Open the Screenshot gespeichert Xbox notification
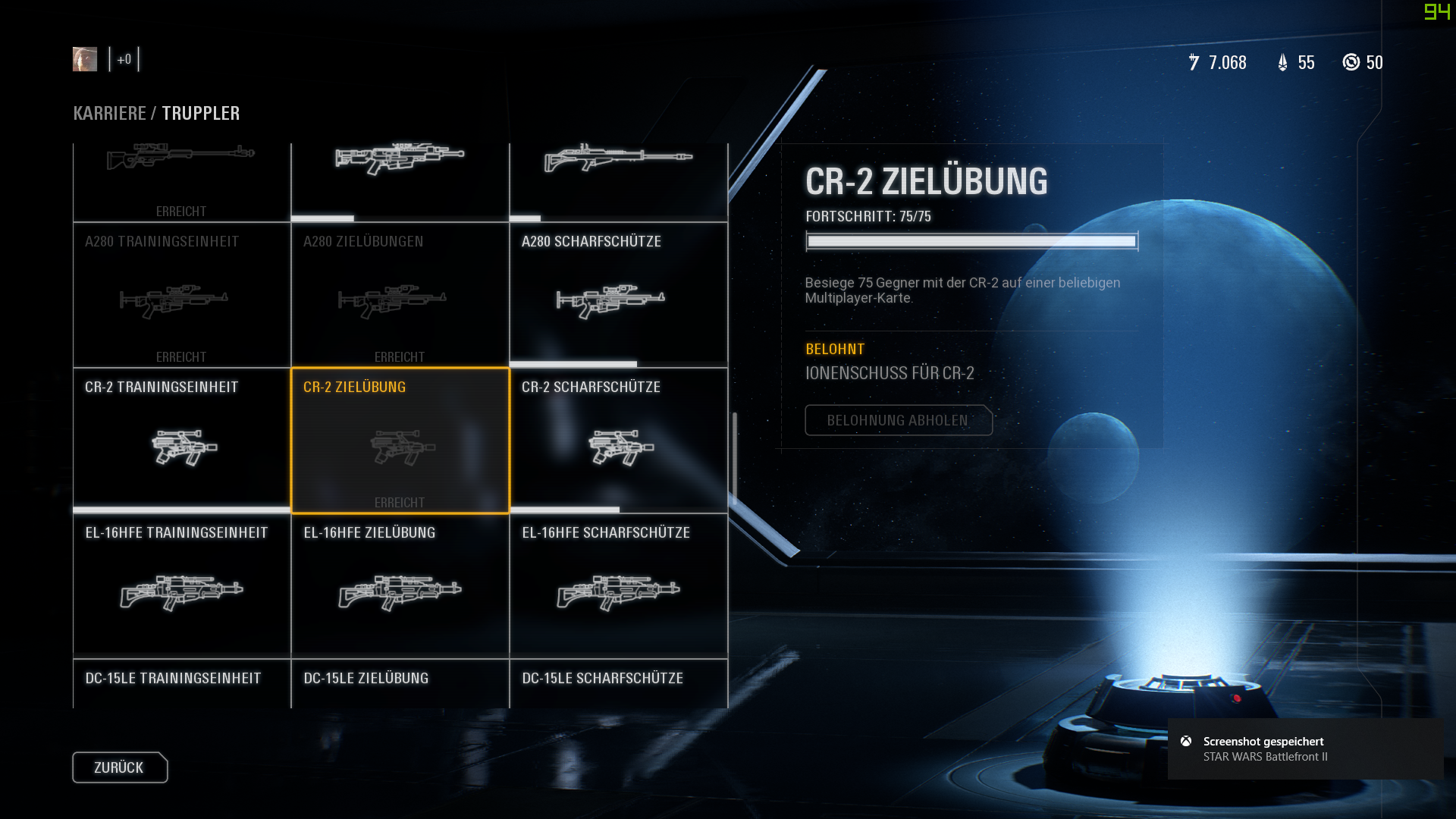The image size is (1456, 819). (x=1304, y=748)
